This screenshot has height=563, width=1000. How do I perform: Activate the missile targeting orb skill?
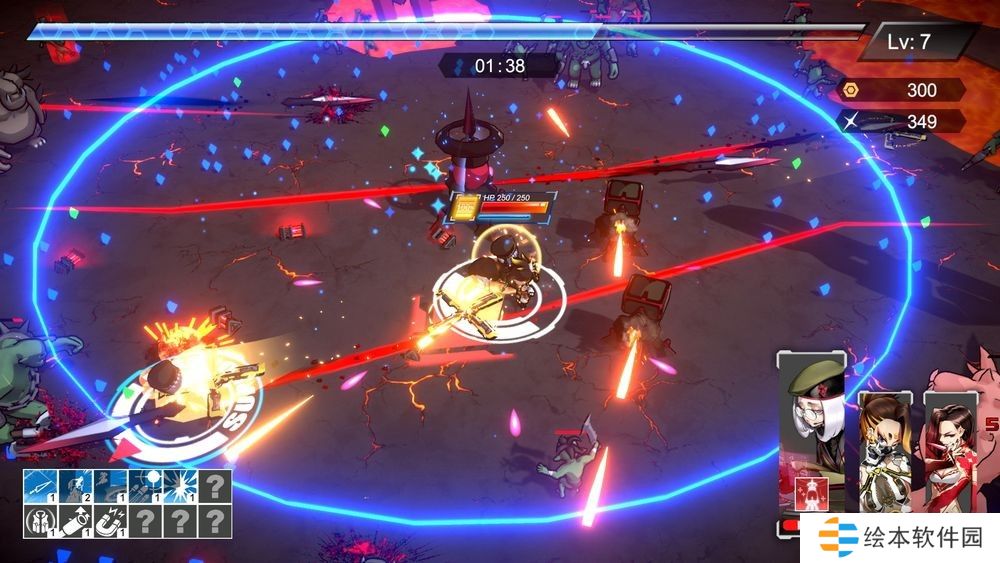coord(145,486)
